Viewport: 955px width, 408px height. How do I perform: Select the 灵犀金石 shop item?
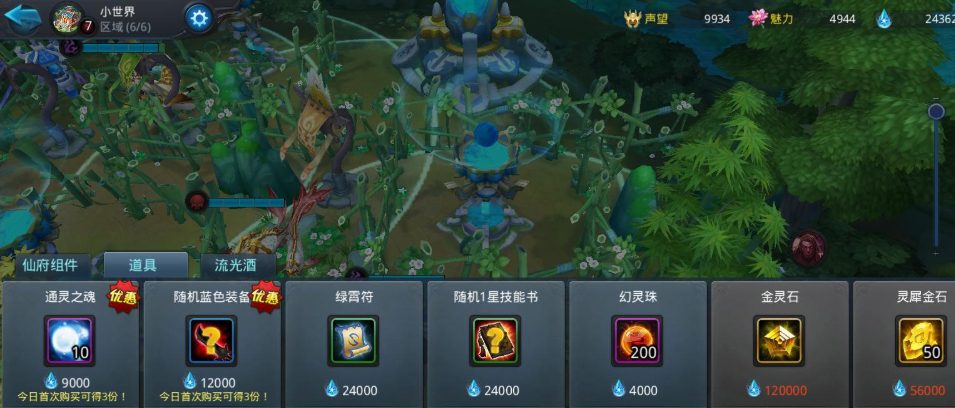(920, 341)
